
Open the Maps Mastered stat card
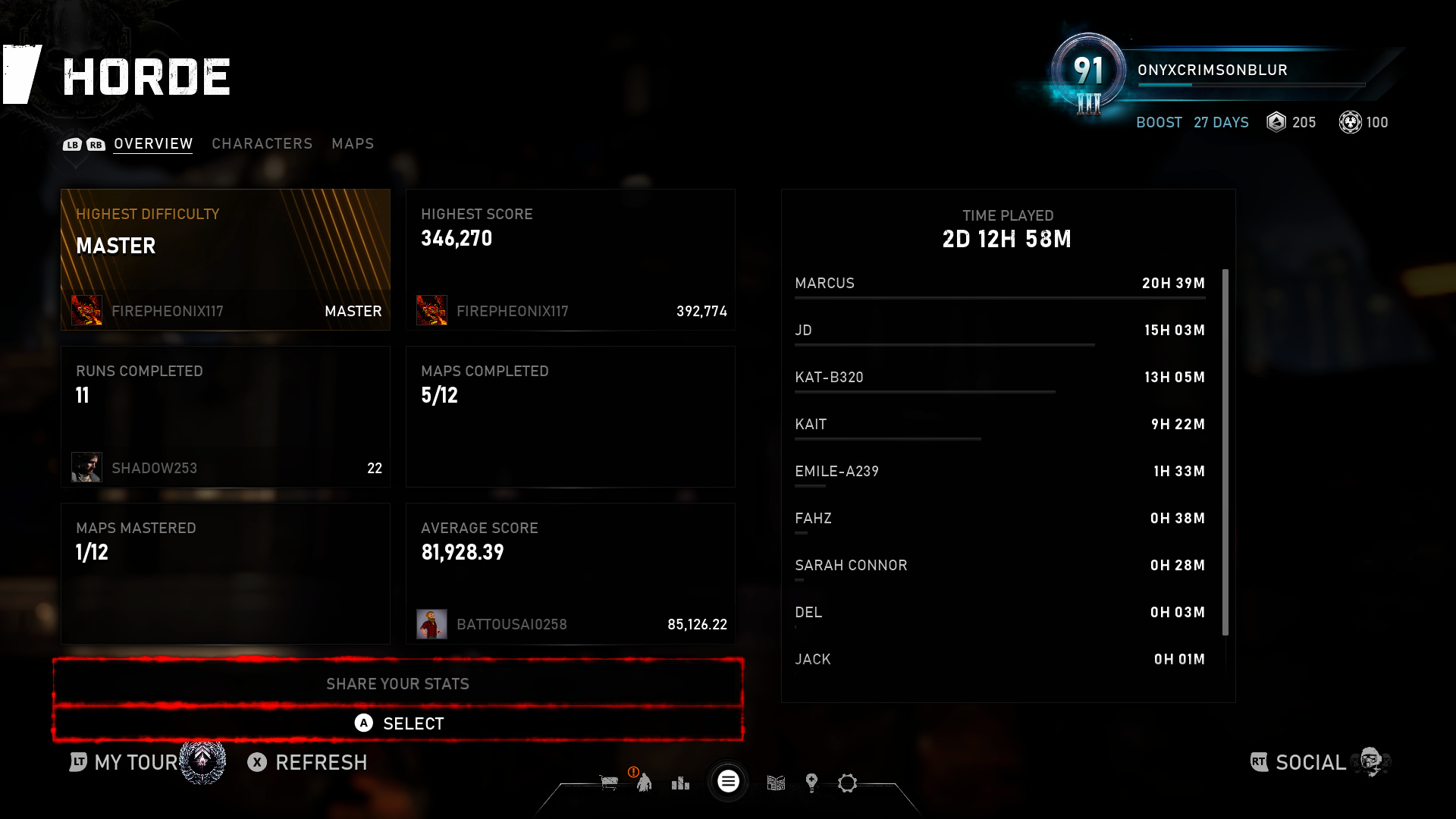coord(225,573)
